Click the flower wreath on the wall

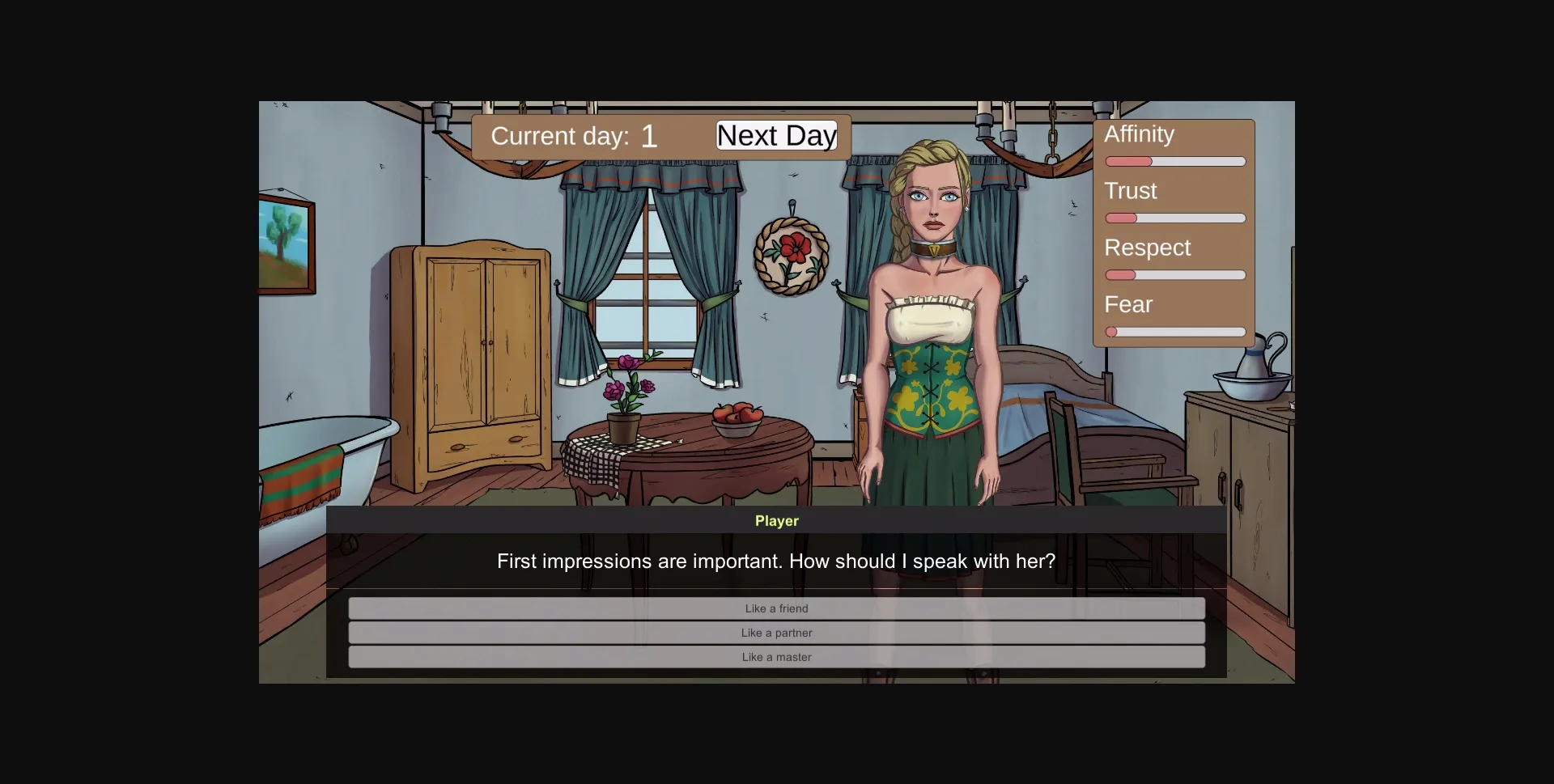pyautogui.click(x=793, y=255)
